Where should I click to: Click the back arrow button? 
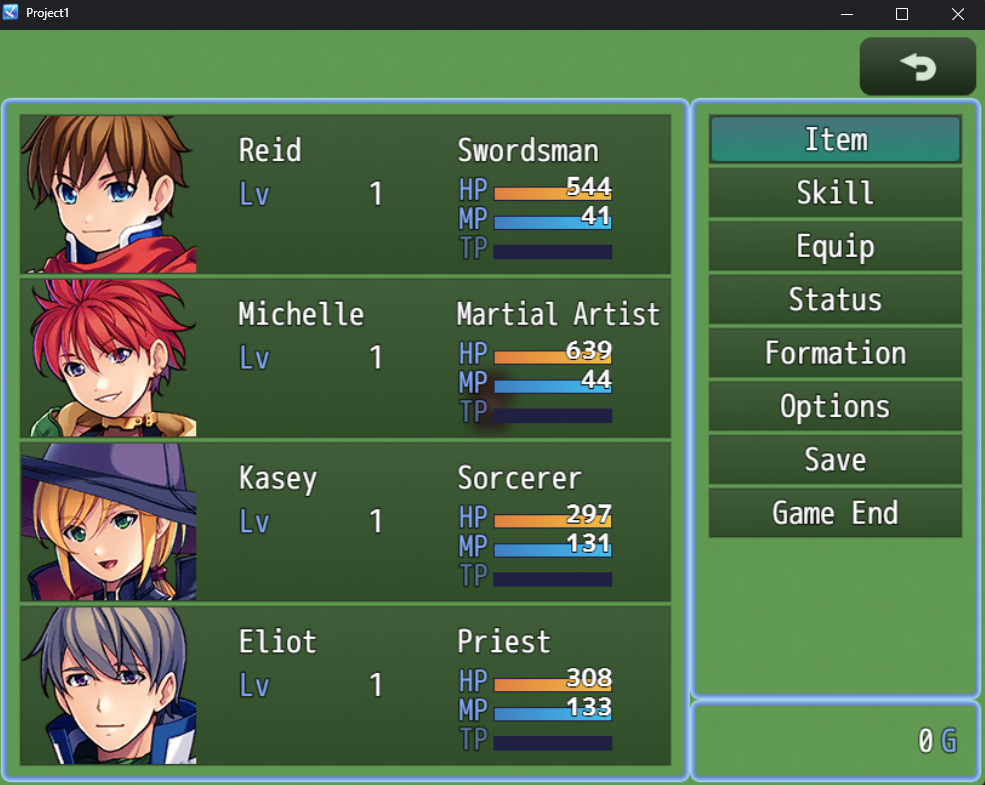pos(917,67)
